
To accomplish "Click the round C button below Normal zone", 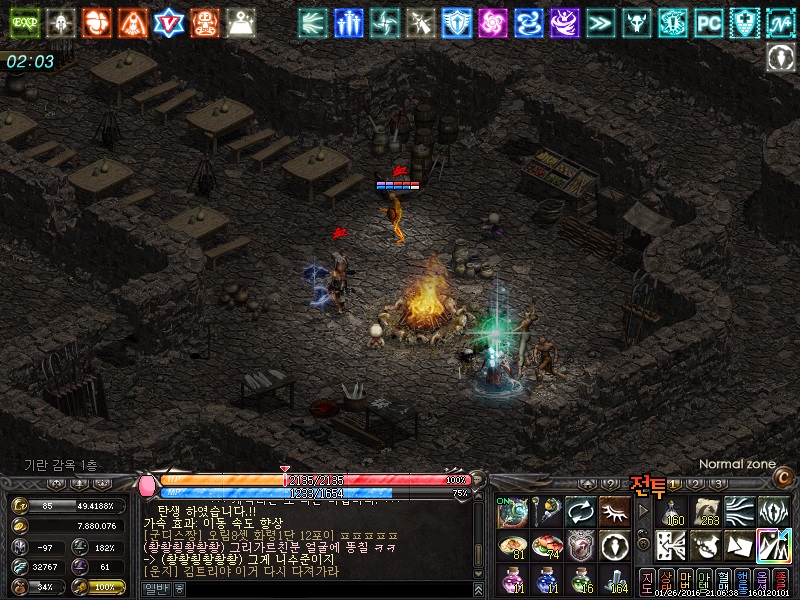I will tap(783, 476).
